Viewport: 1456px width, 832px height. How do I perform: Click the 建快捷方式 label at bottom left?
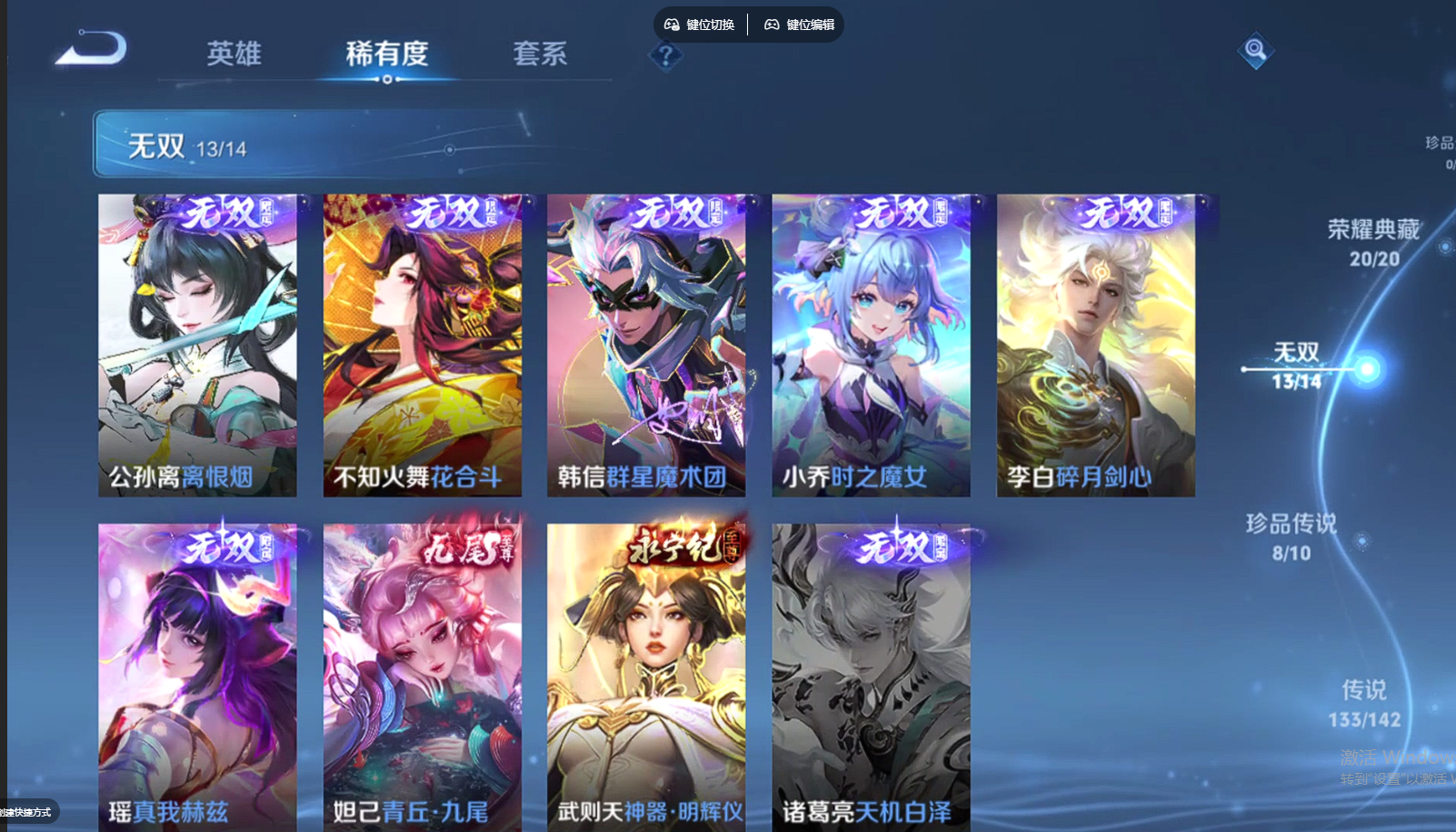[25, 812]
